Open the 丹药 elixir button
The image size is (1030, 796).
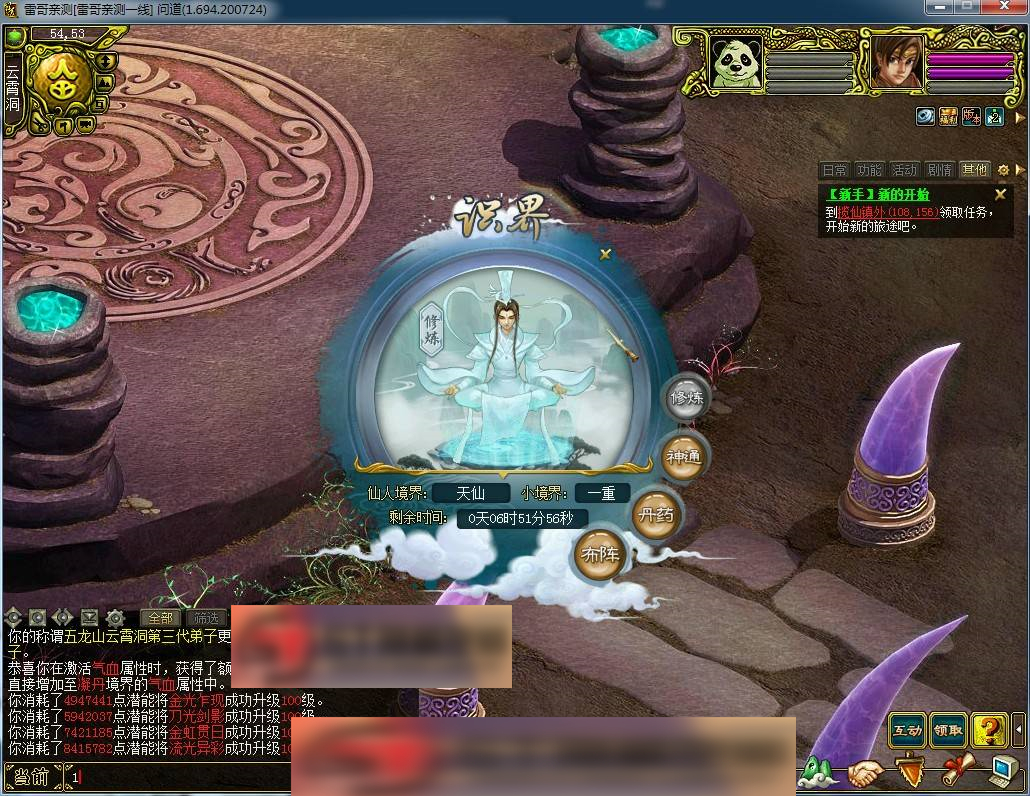pyautogui.click(x=656, y=516)
